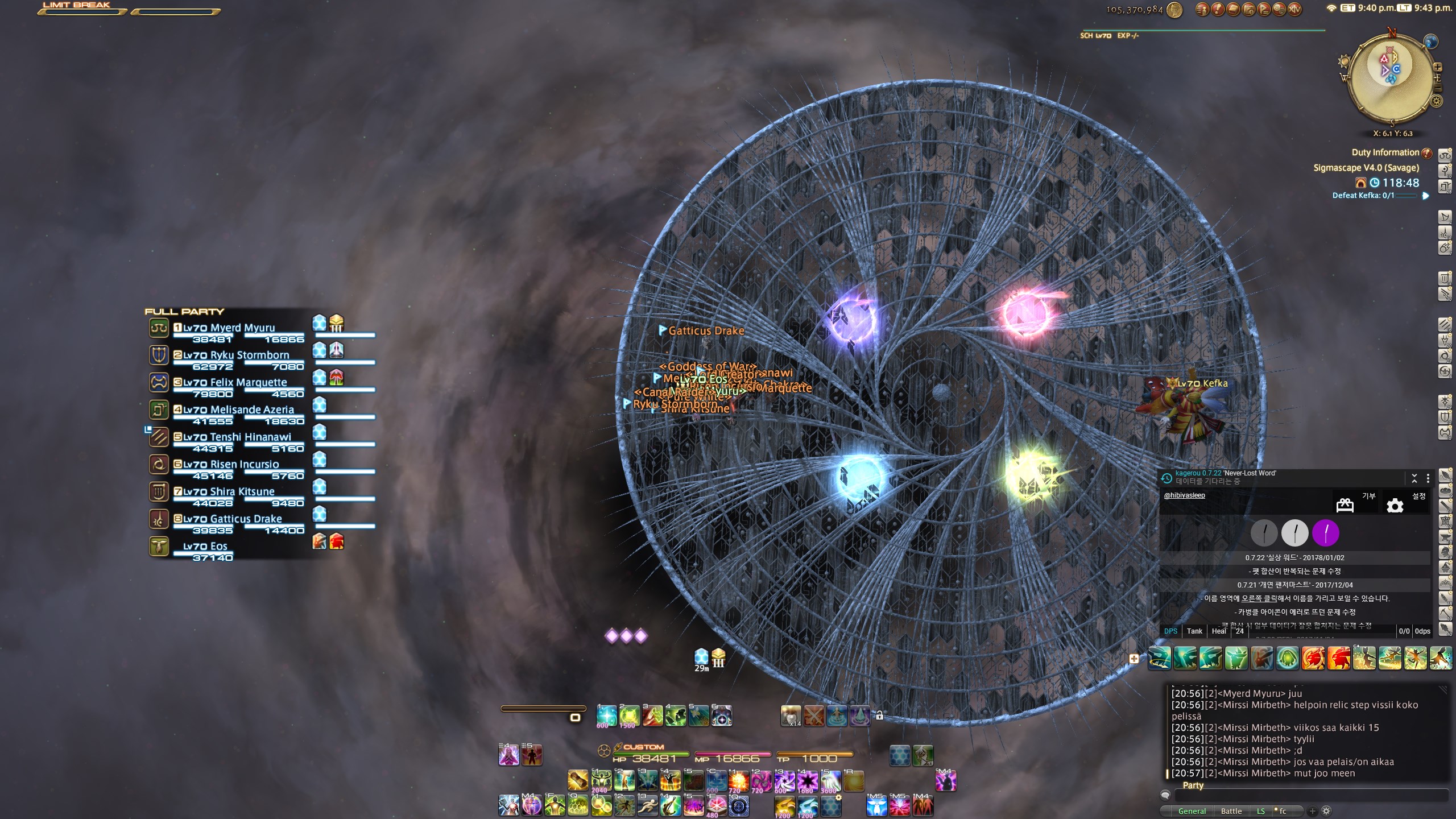
Task: Switch to the General chat tab
Action: pos(1192,811)
